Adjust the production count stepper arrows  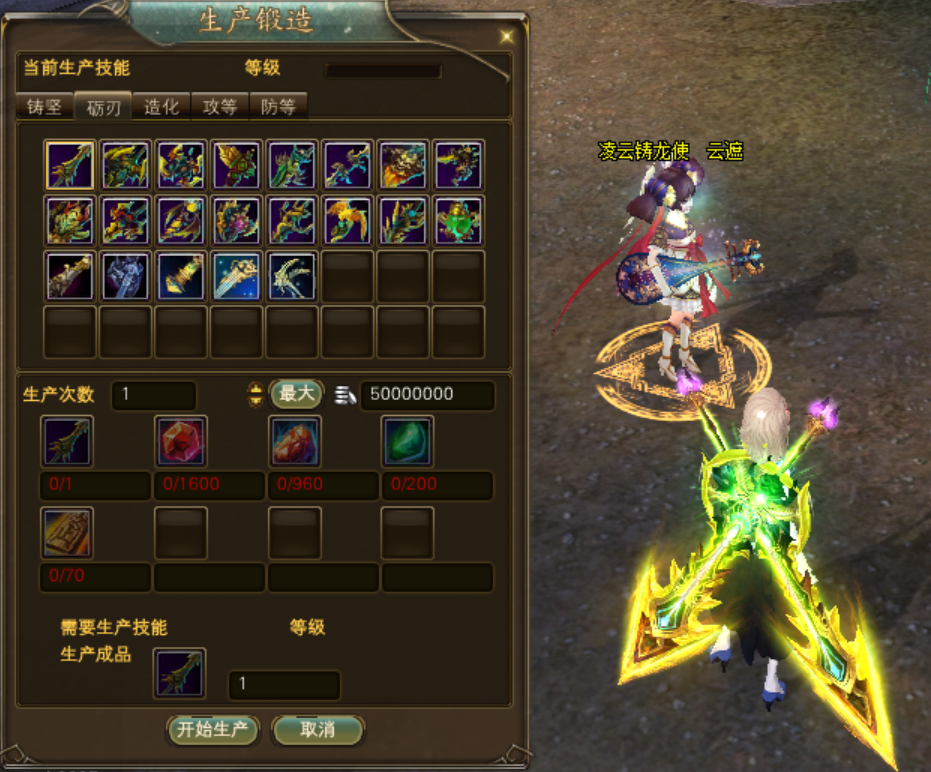255,395
